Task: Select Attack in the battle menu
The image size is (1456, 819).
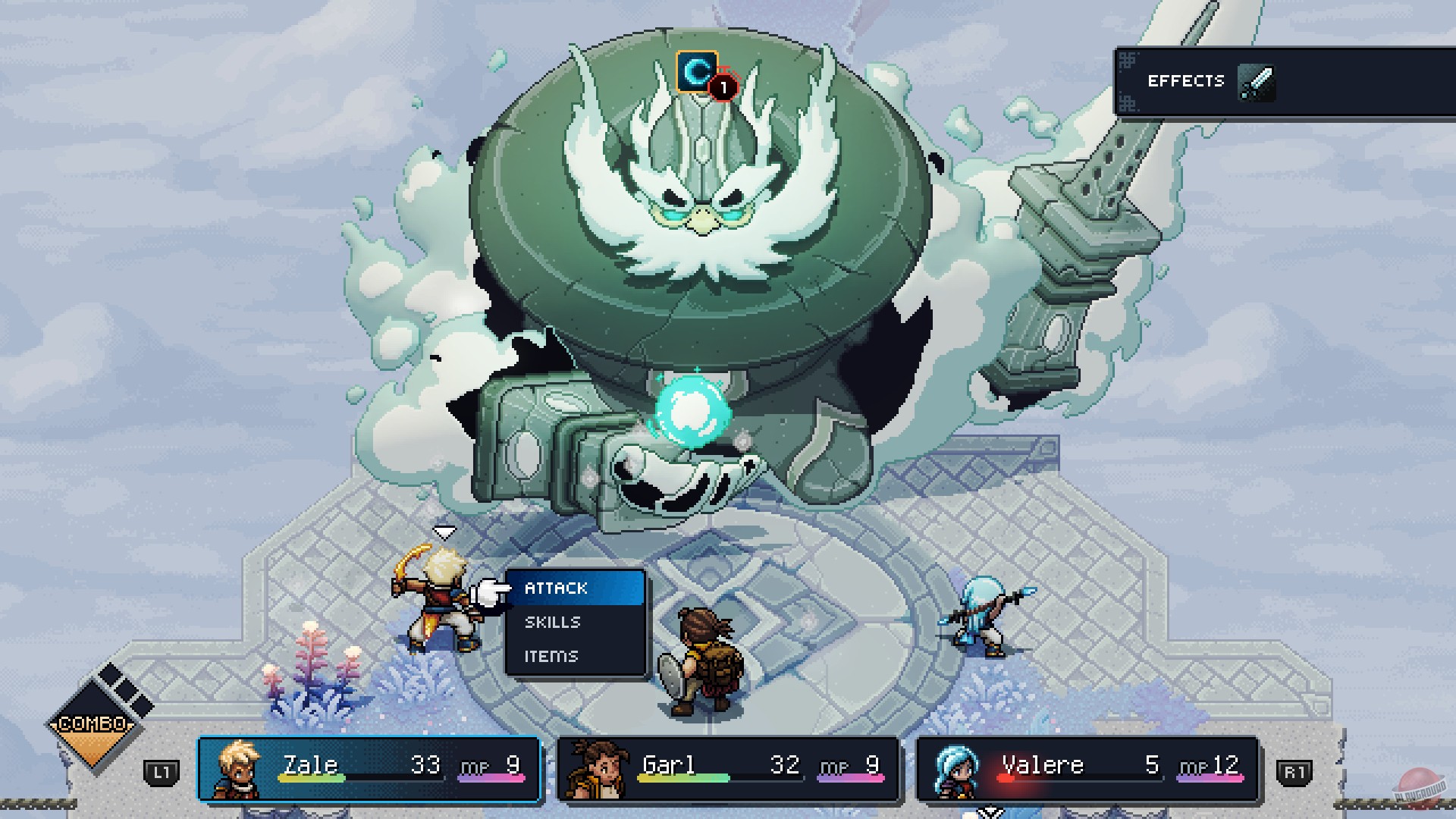Action: (554, 588)
